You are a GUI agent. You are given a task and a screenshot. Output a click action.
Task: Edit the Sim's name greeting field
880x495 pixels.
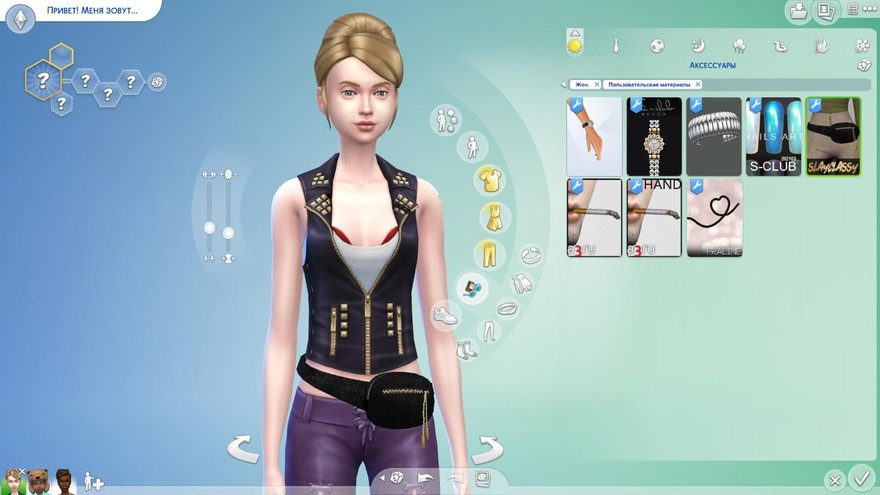point(90,11)
